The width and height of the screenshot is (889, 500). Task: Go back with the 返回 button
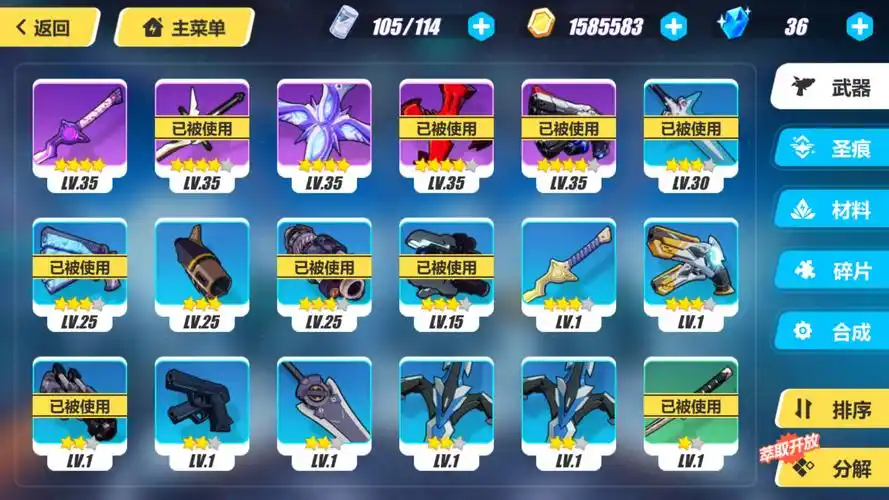pos(47,27)
